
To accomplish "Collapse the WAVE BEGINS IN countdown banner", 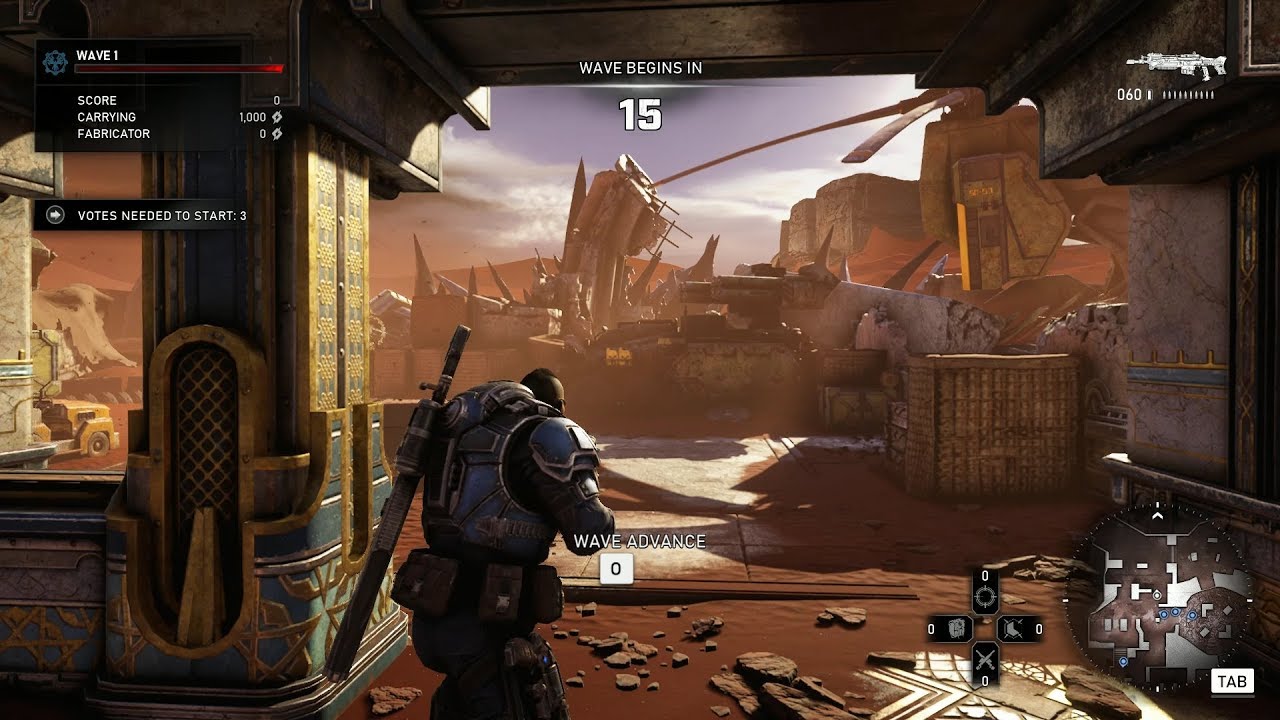I will (641, 69).
